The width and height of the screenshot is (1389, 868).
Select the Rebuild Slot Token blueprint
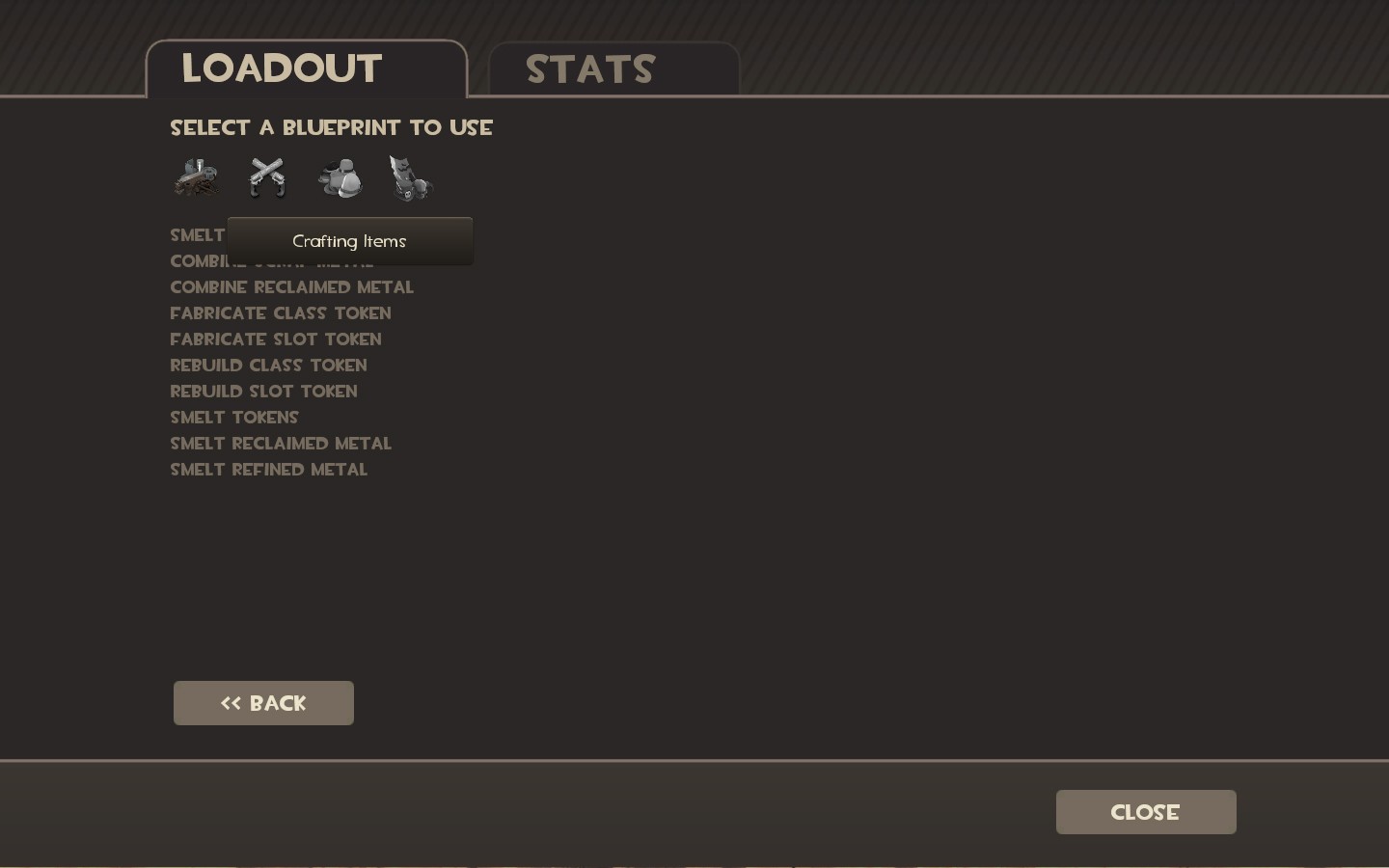tap(263, 392)
